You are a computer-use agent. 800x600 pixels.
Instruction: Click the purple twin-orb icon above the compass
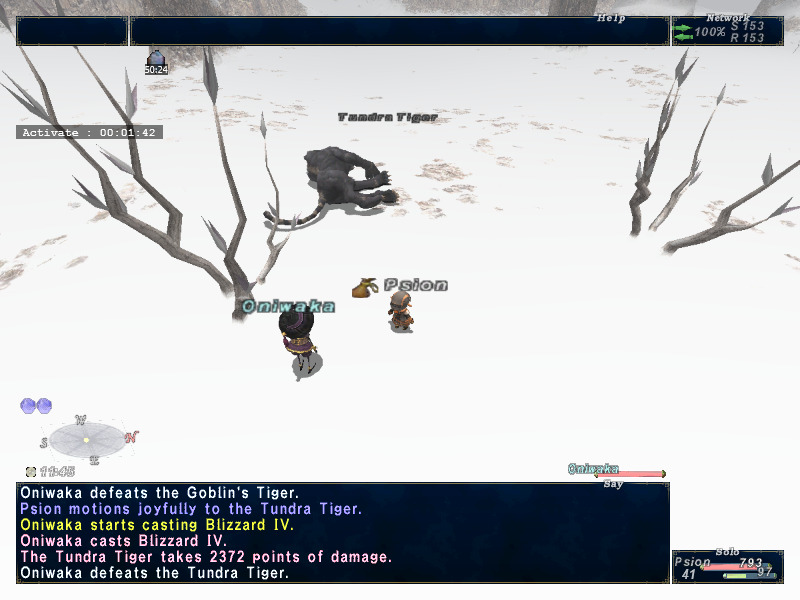coord(36,406)
